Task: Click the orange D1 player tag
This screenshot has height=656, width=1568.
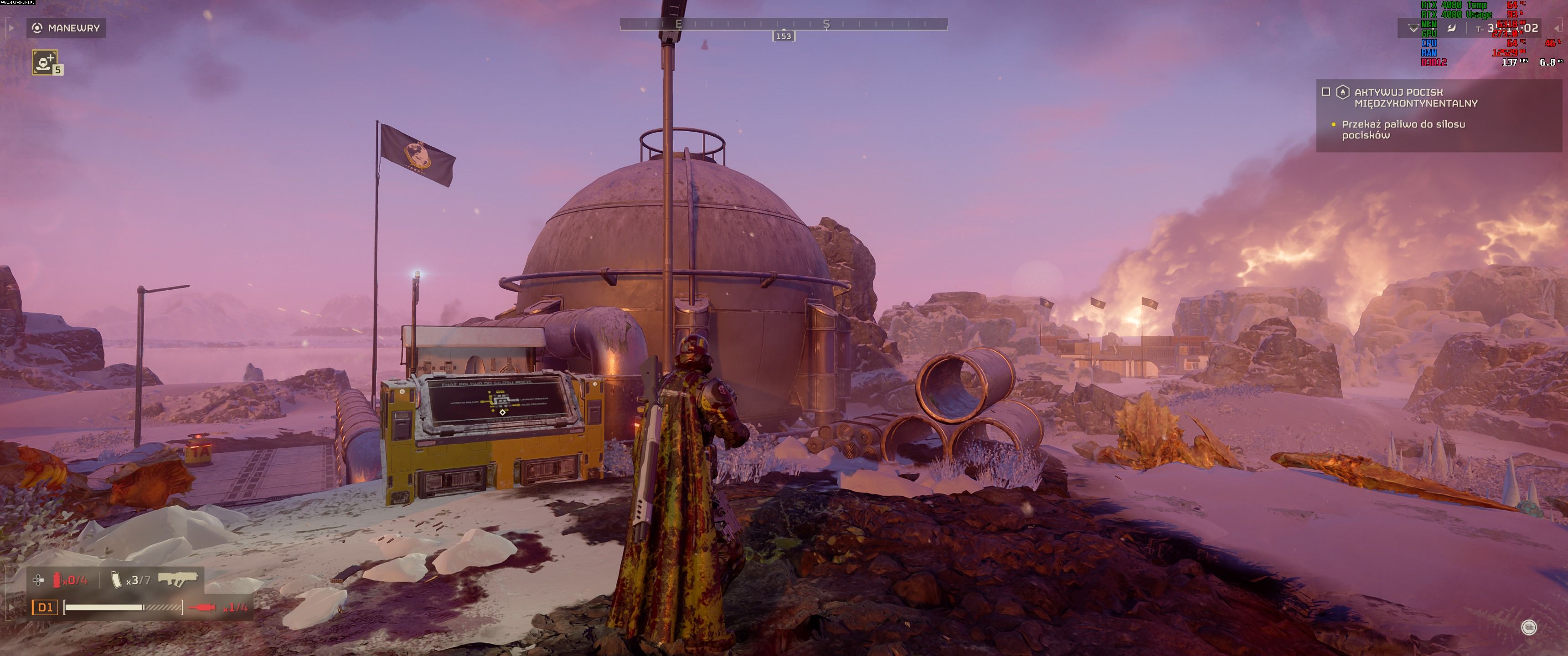Action: click(x=45, y=607)
